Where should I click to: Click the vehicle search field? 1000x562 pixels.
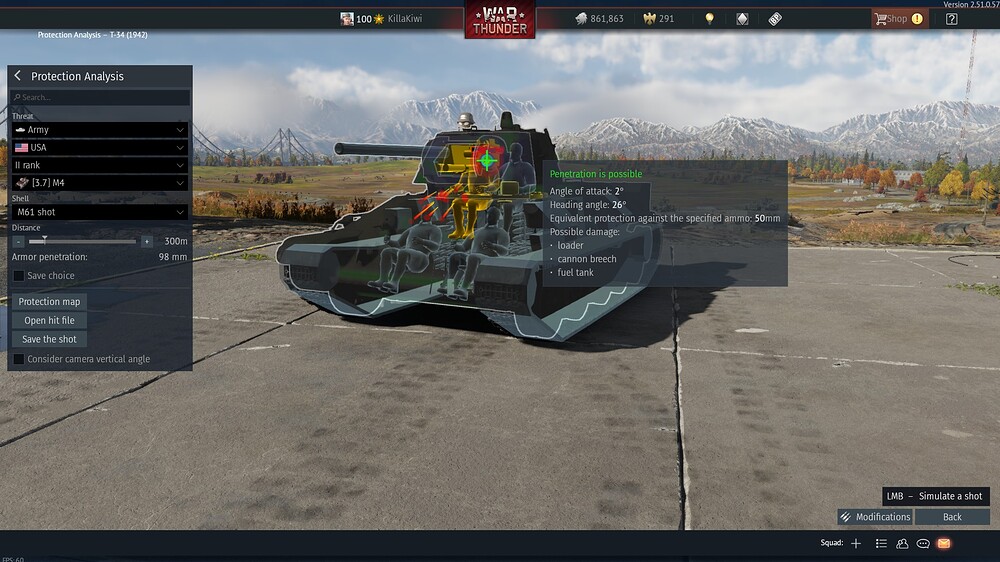coord(100,98)
